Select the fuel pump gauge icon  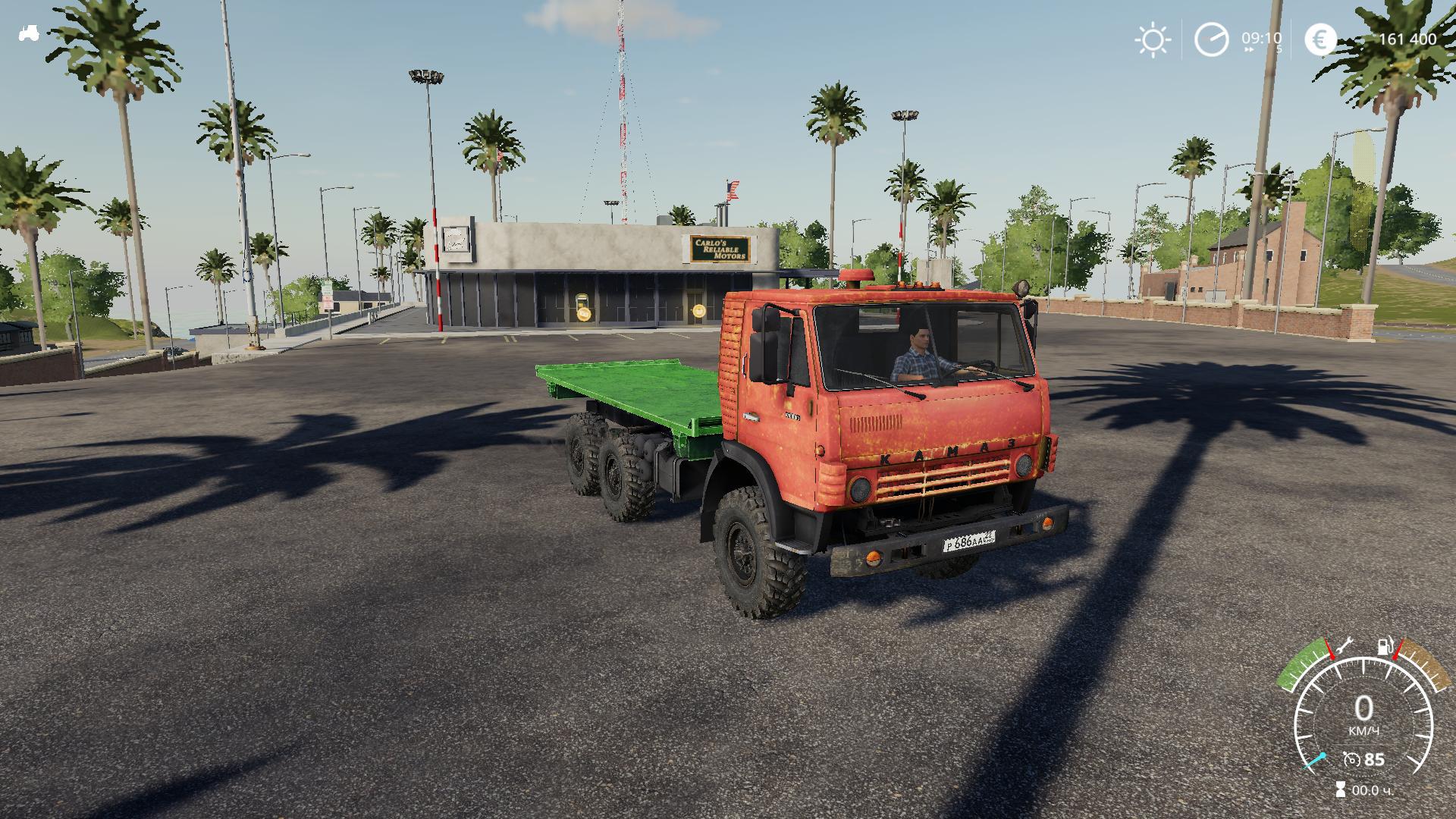tap(1385, 647)
